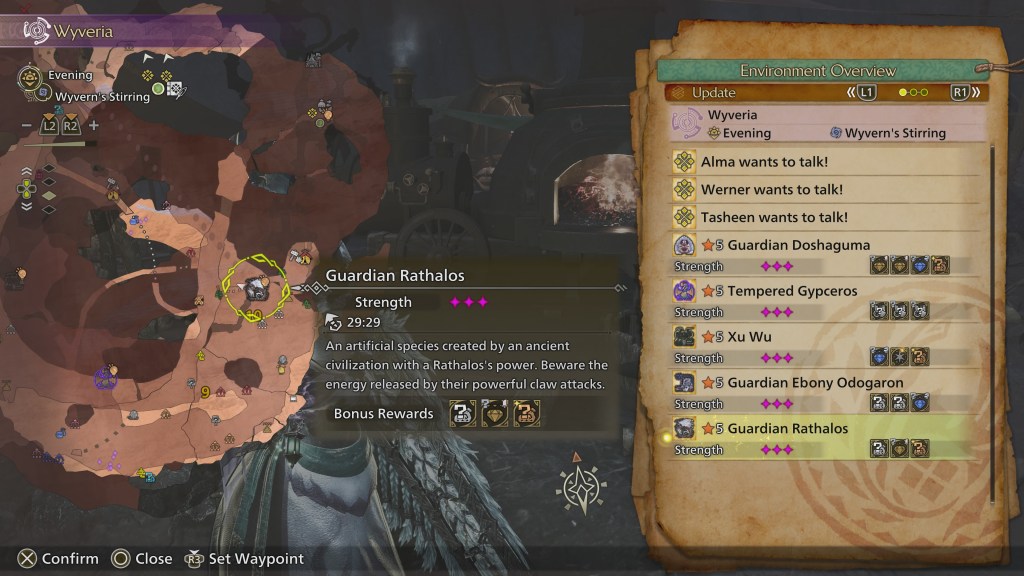Choose the Tempered Gypceros list entry
The height and width of the screenshot is (576, 1024).
(792, 291)
